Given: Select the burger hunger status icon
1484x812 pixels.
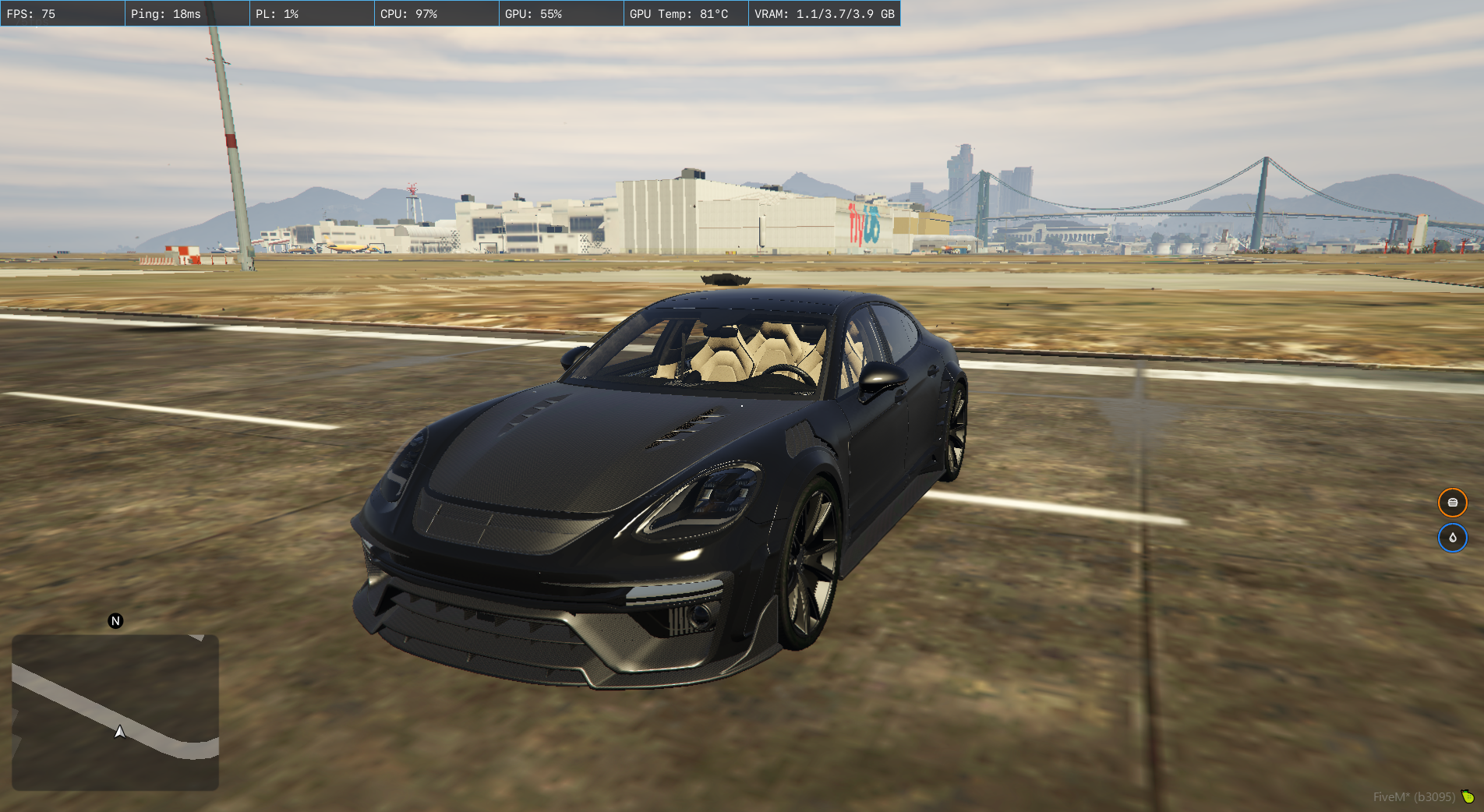Looking at the screenshot, I should (x=1452, y=503).
